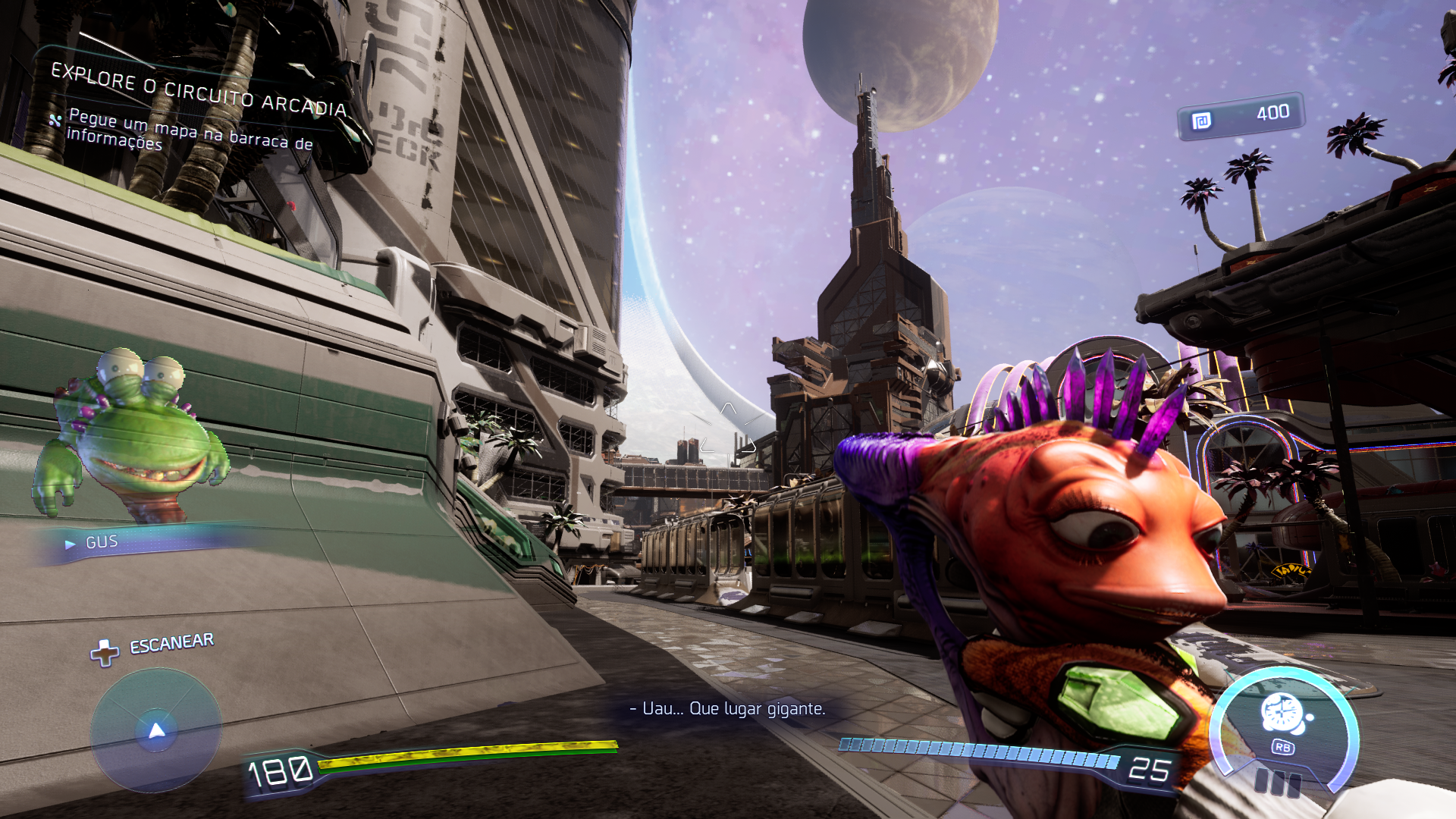Select the Gus name label
1456x819 pixels.
point(102,542)
